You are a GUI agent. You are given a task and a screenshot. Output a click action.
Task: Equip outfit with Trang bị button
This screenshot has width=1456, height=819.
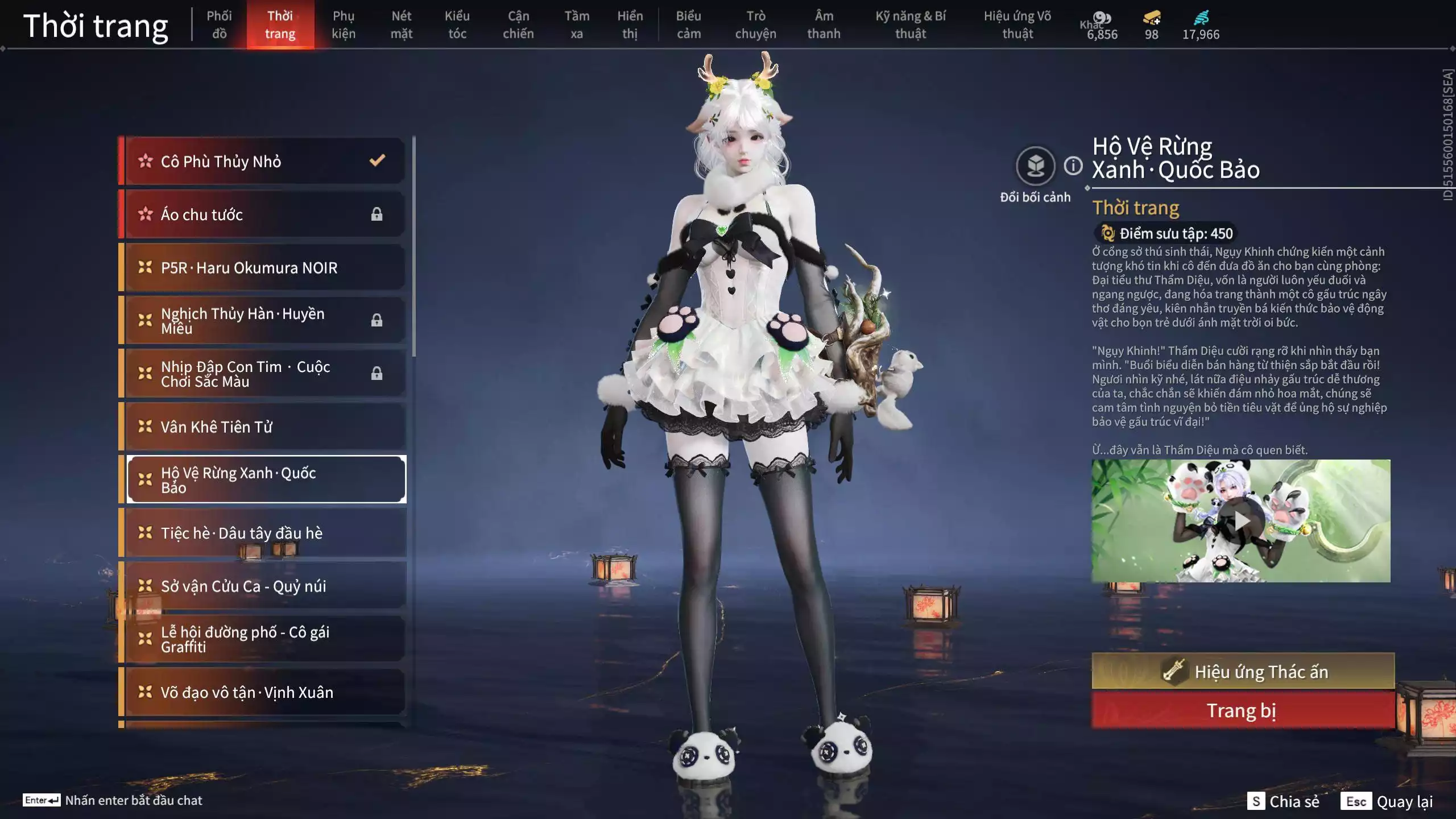(1243, 710)
